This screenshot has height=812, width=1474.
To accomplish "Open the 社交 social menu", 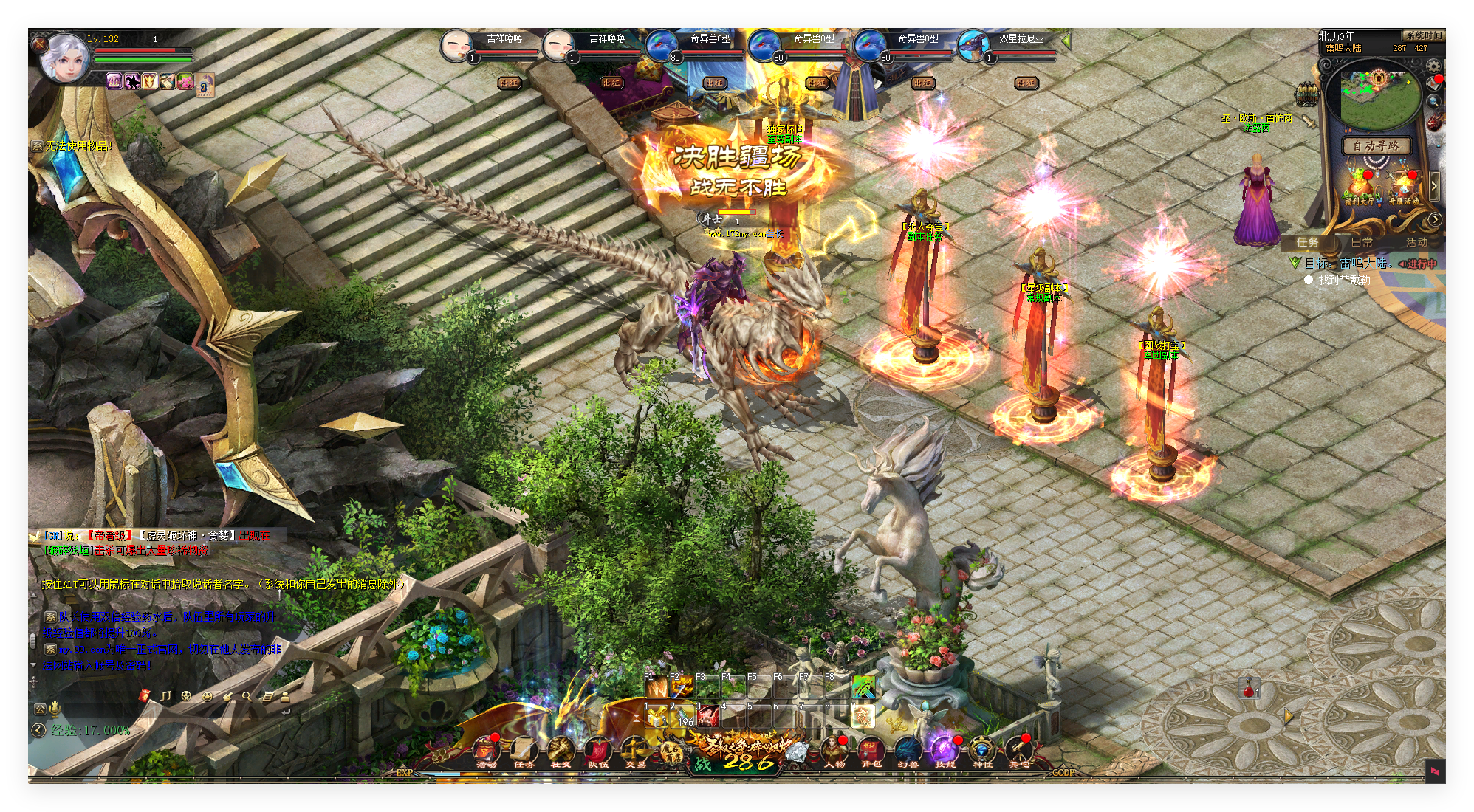I will pyautogui.click(x=561, y=751).
